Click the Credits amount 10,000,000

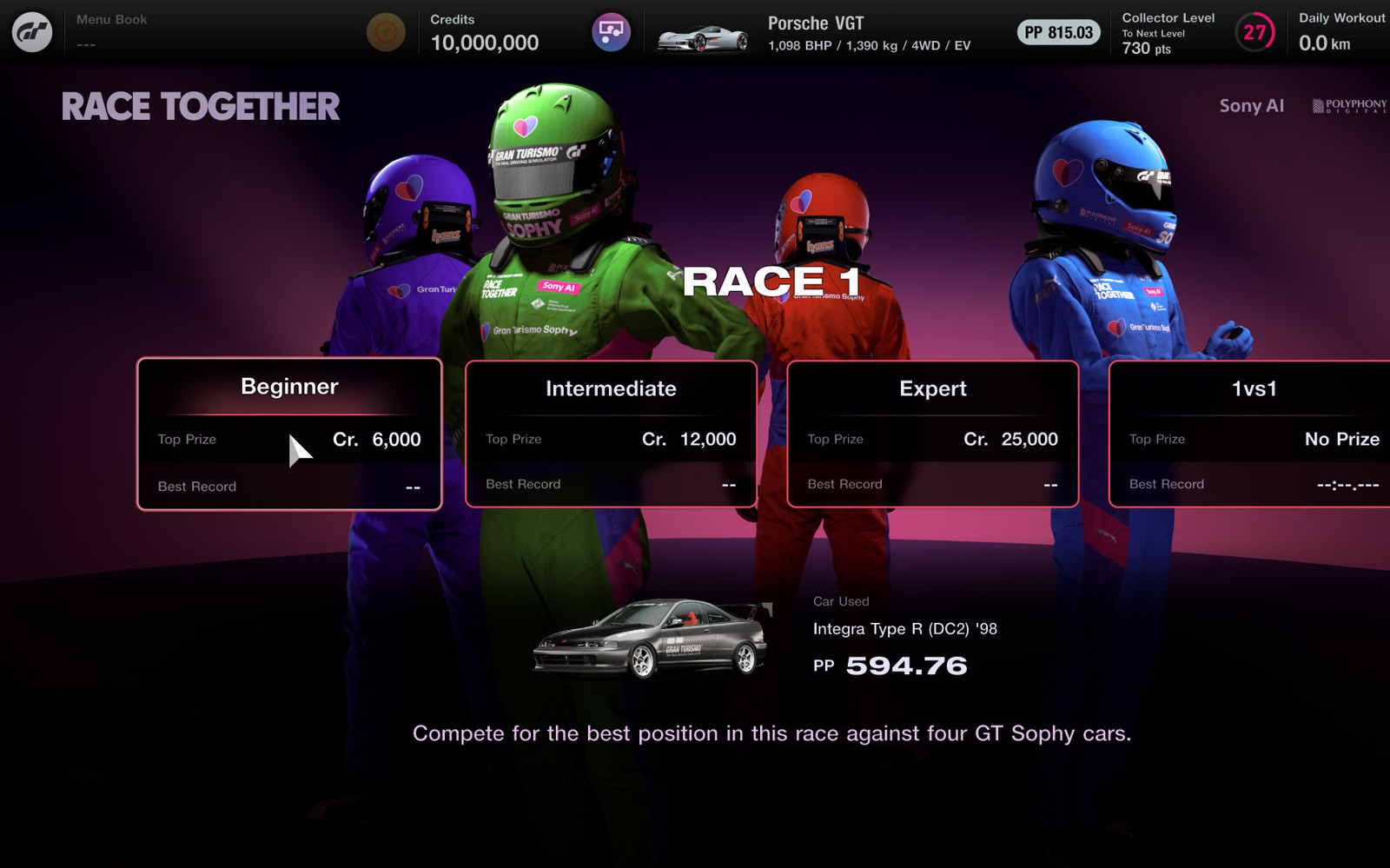(484, 42)
